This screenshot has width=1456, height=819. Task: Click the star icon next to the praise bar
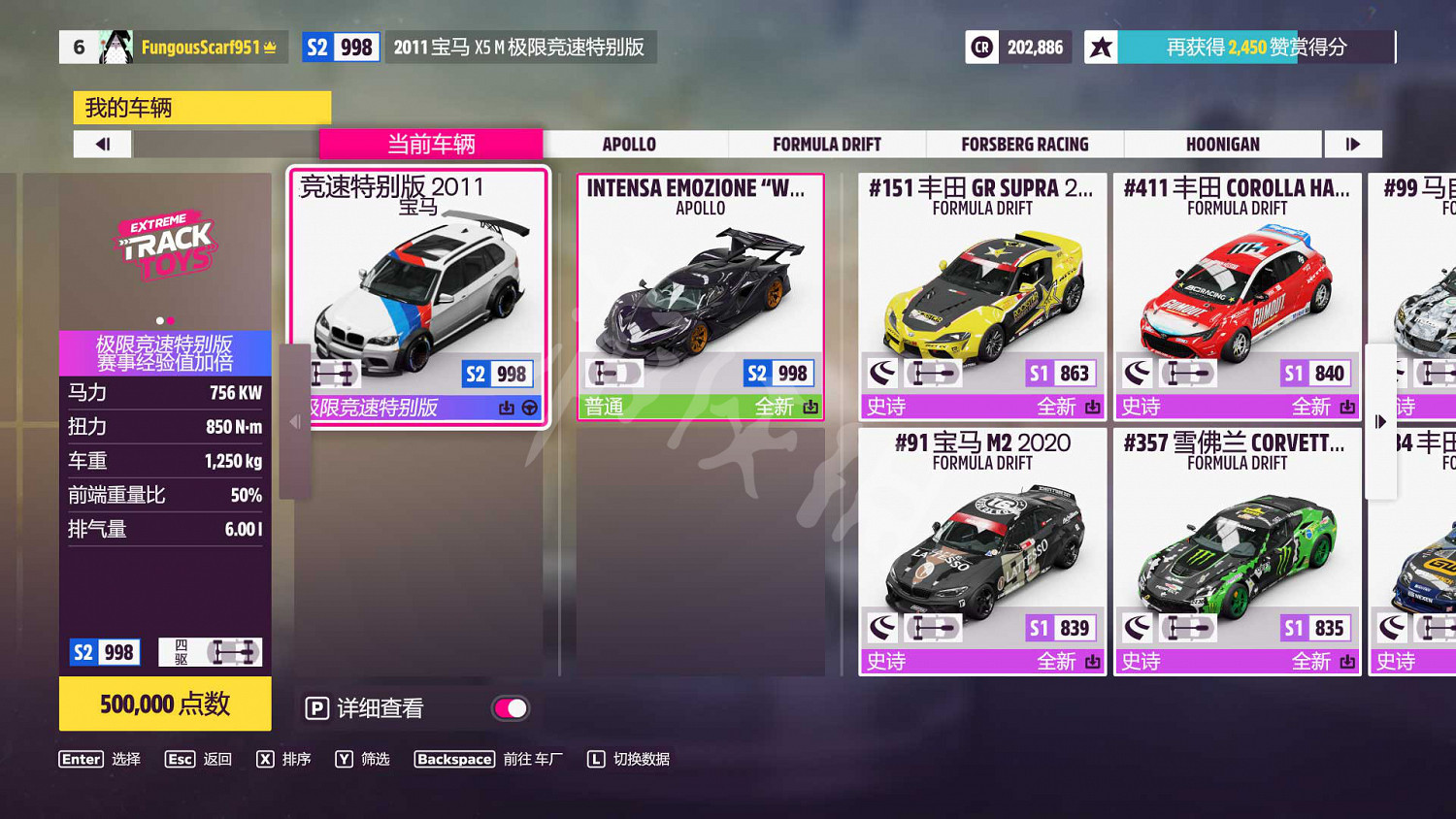click(x=1102, y=46)
